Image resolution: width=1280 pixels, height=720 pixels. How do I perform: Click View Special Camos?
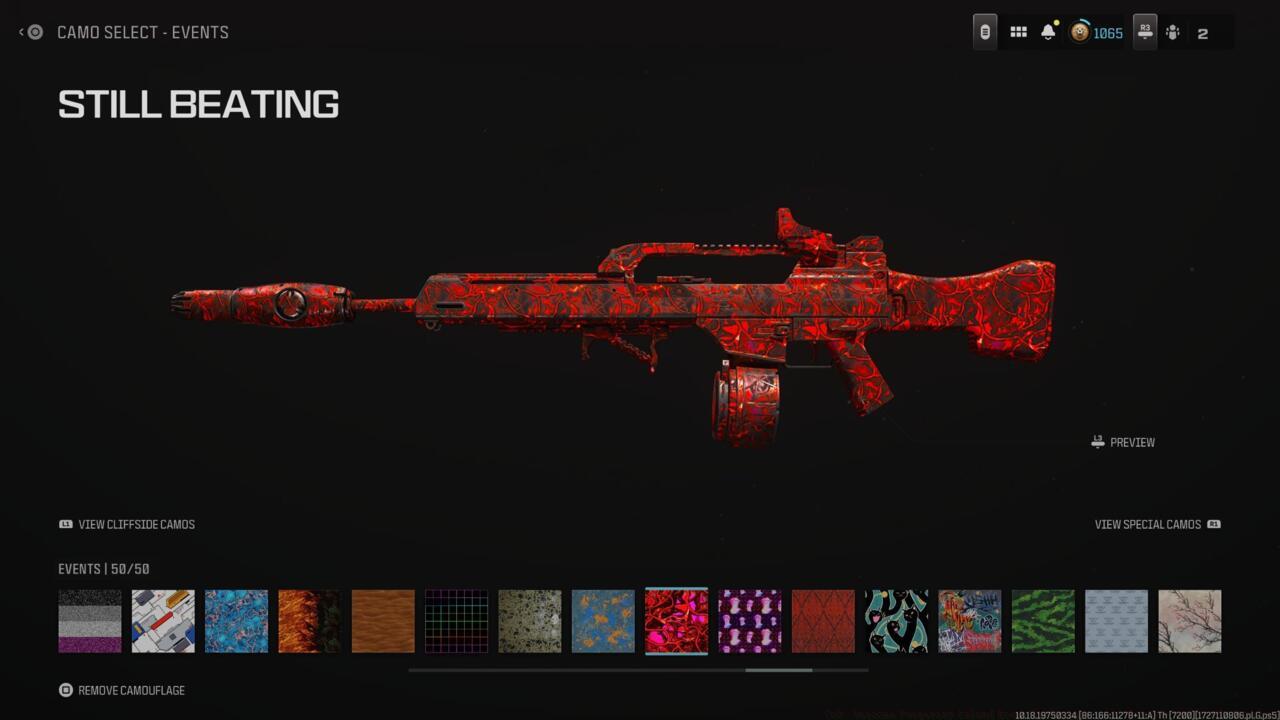pyautogui.click(x=1148, y=524)
